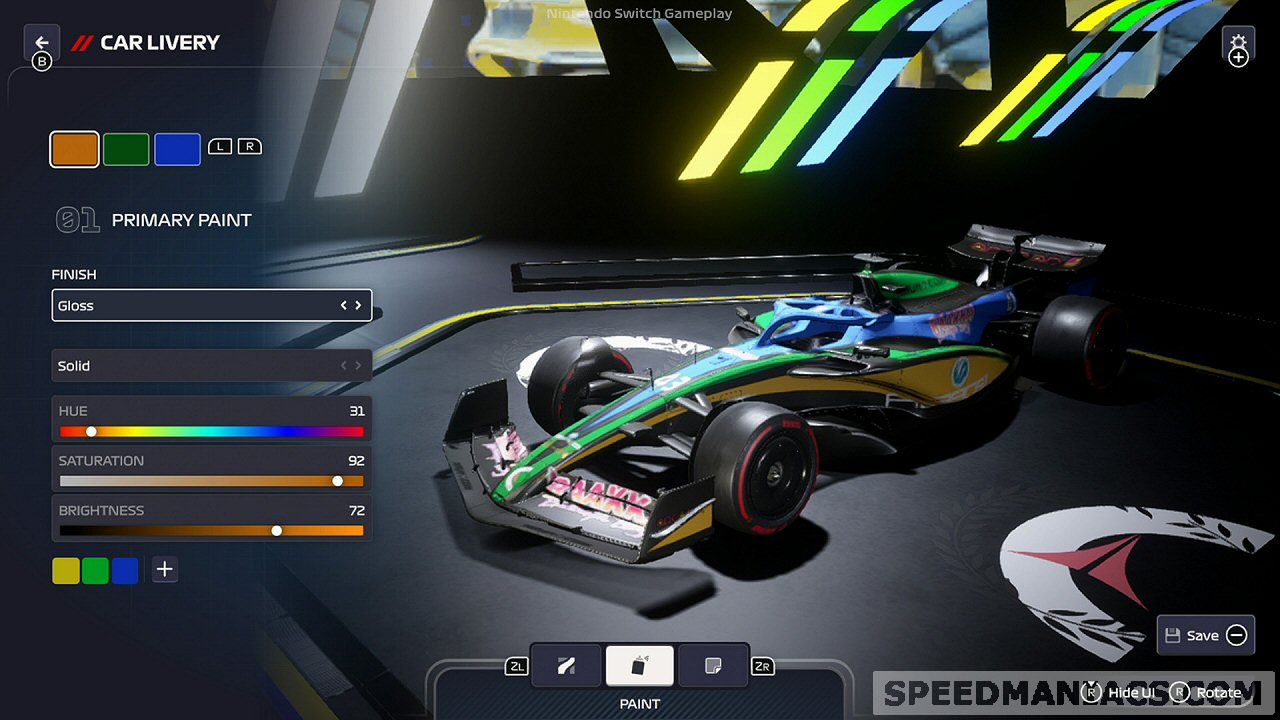Select the orange primary paint swatch

click(x=75, y=149)
